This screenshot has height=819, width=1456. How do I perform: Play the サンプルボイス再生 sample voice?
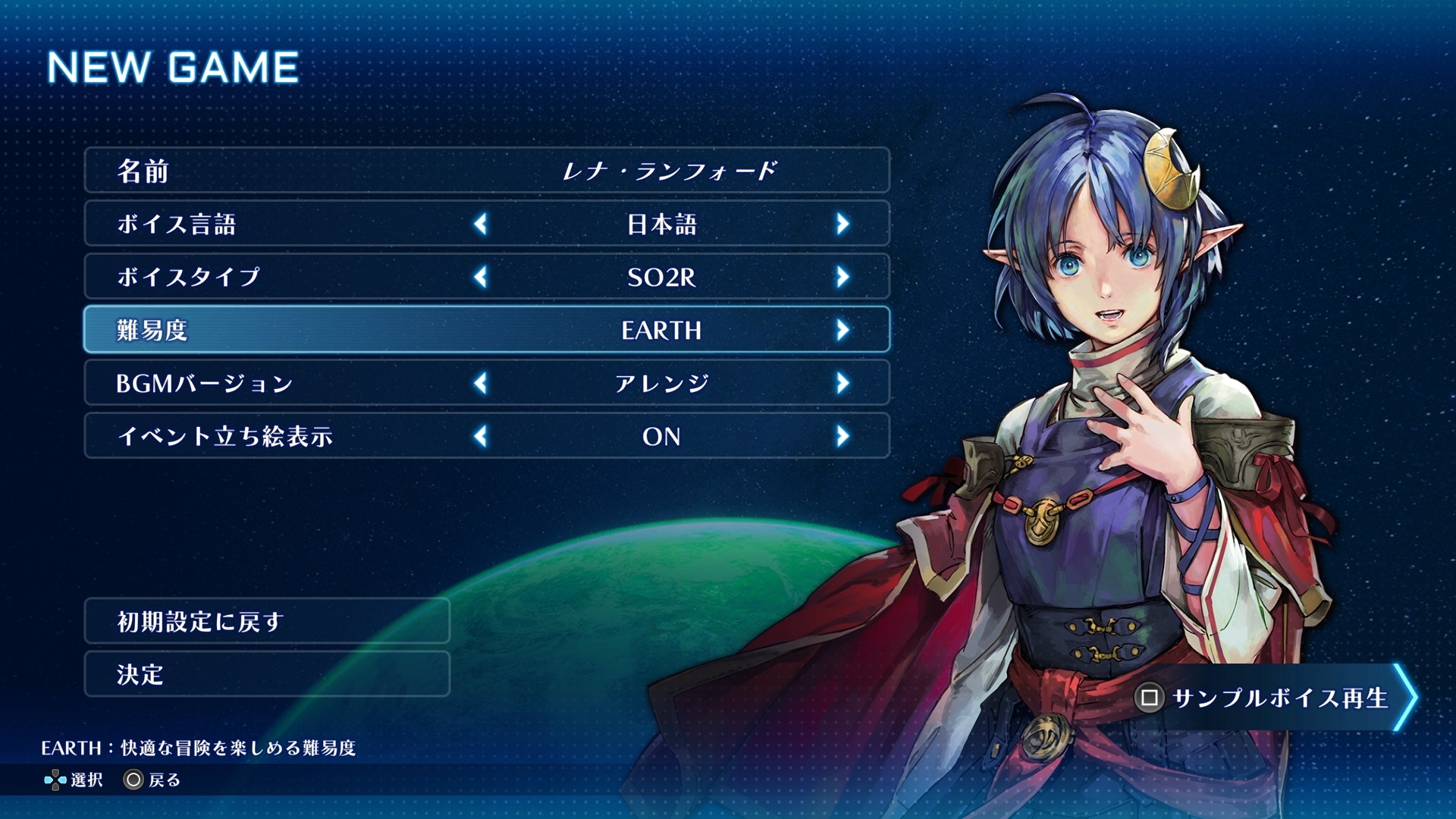click(x=1274, y=698)
